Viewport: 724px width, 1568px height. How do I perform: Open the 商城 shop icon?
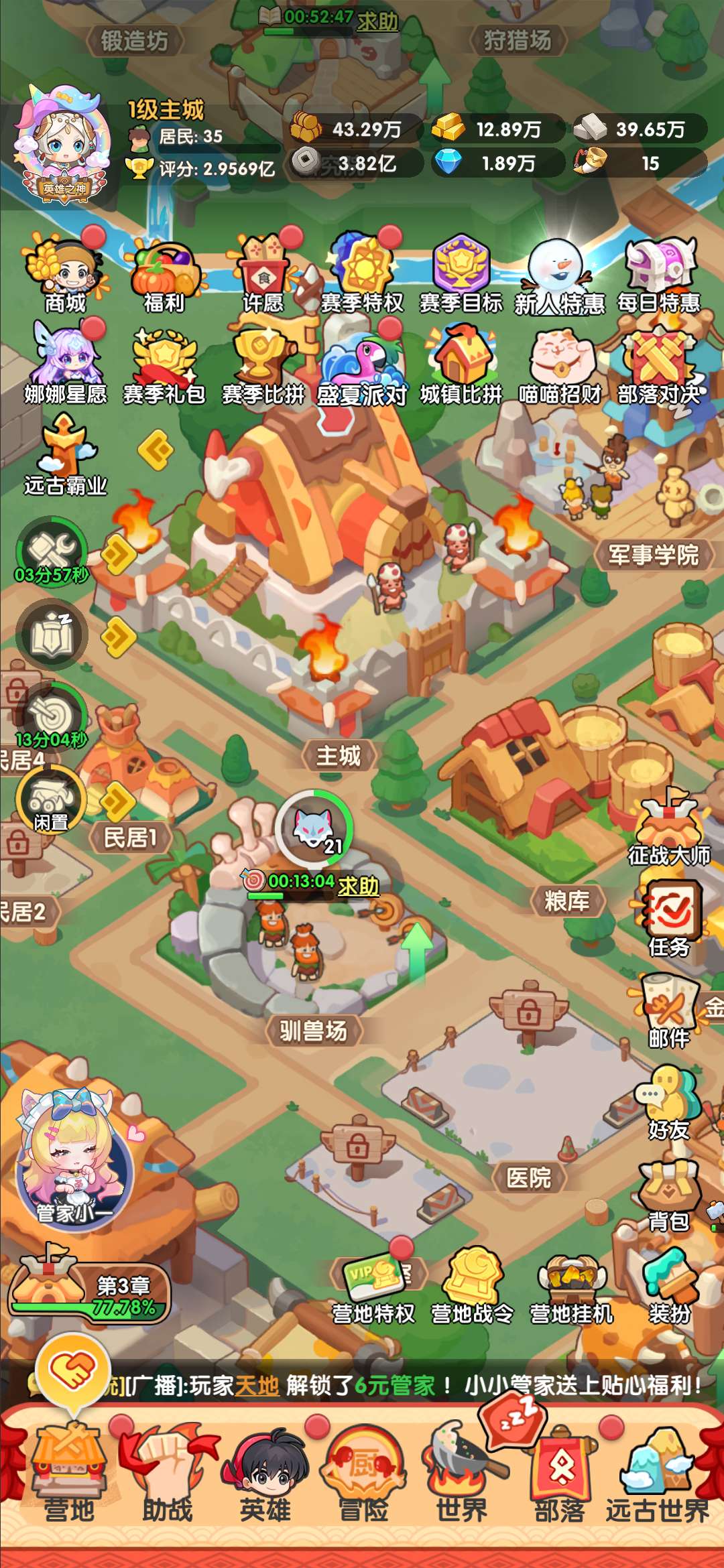point(65,276)
